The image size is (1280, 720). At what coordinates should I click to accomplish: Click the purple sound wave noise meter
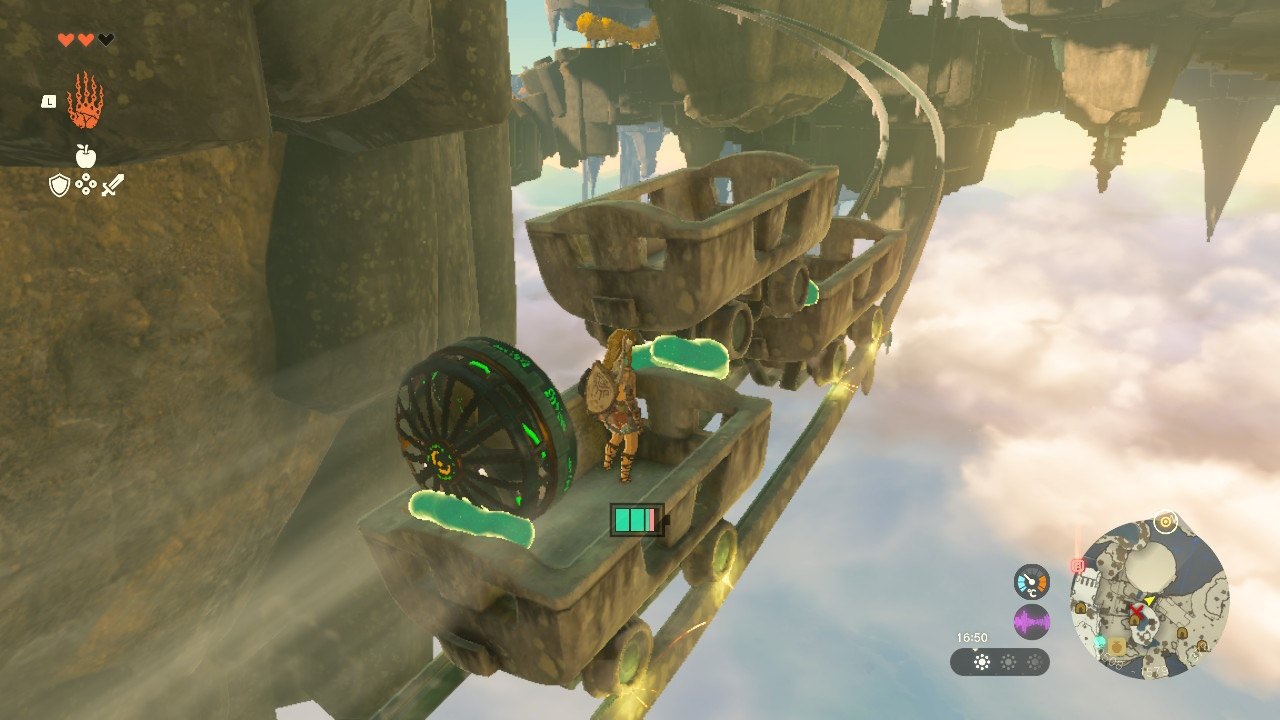(1031, 622)
